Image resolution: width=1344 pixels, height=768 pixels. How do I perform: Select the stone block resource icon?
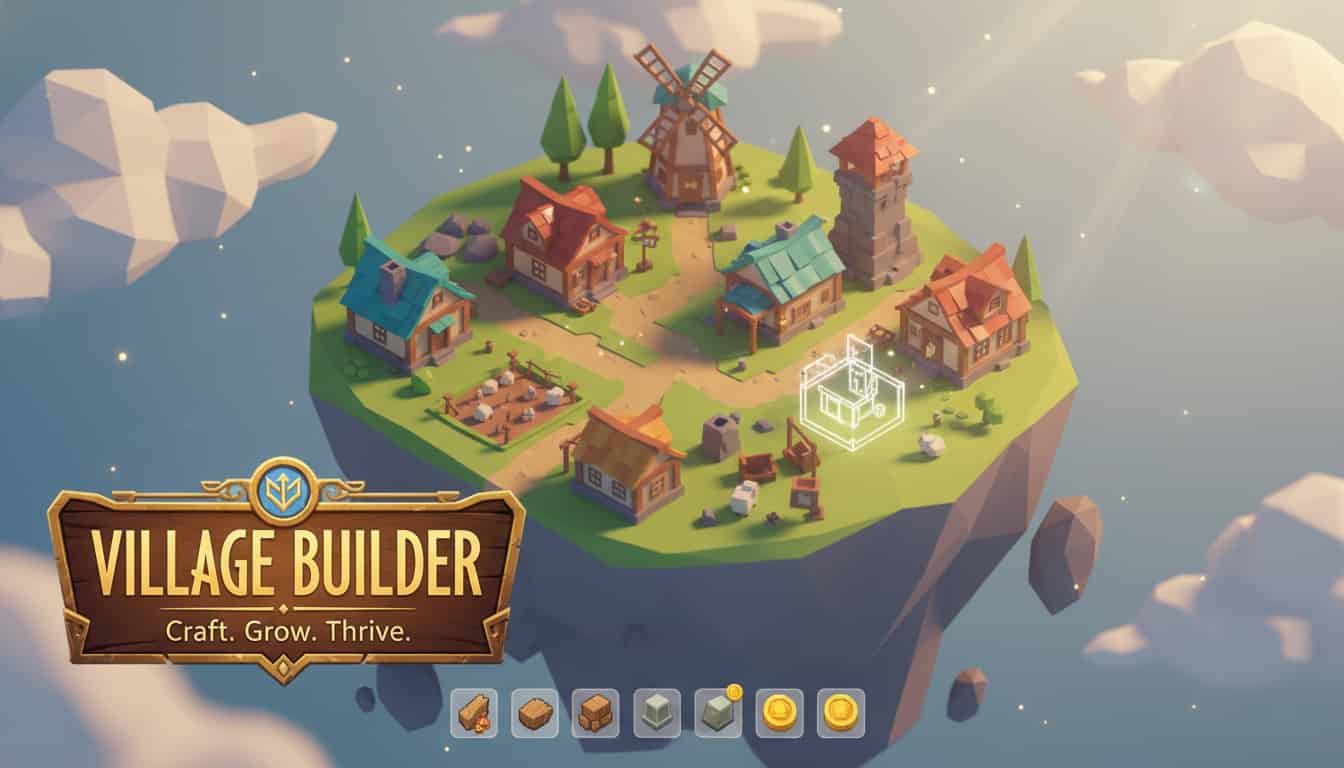656,713
